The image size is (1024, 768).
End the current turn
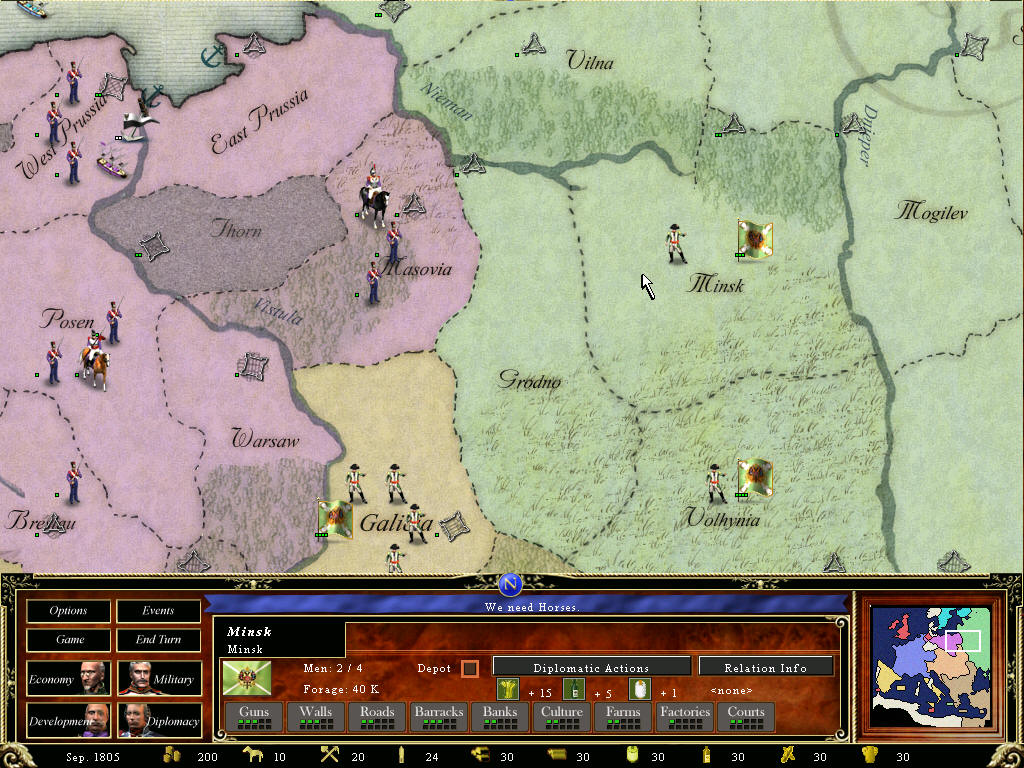(158, 639)
